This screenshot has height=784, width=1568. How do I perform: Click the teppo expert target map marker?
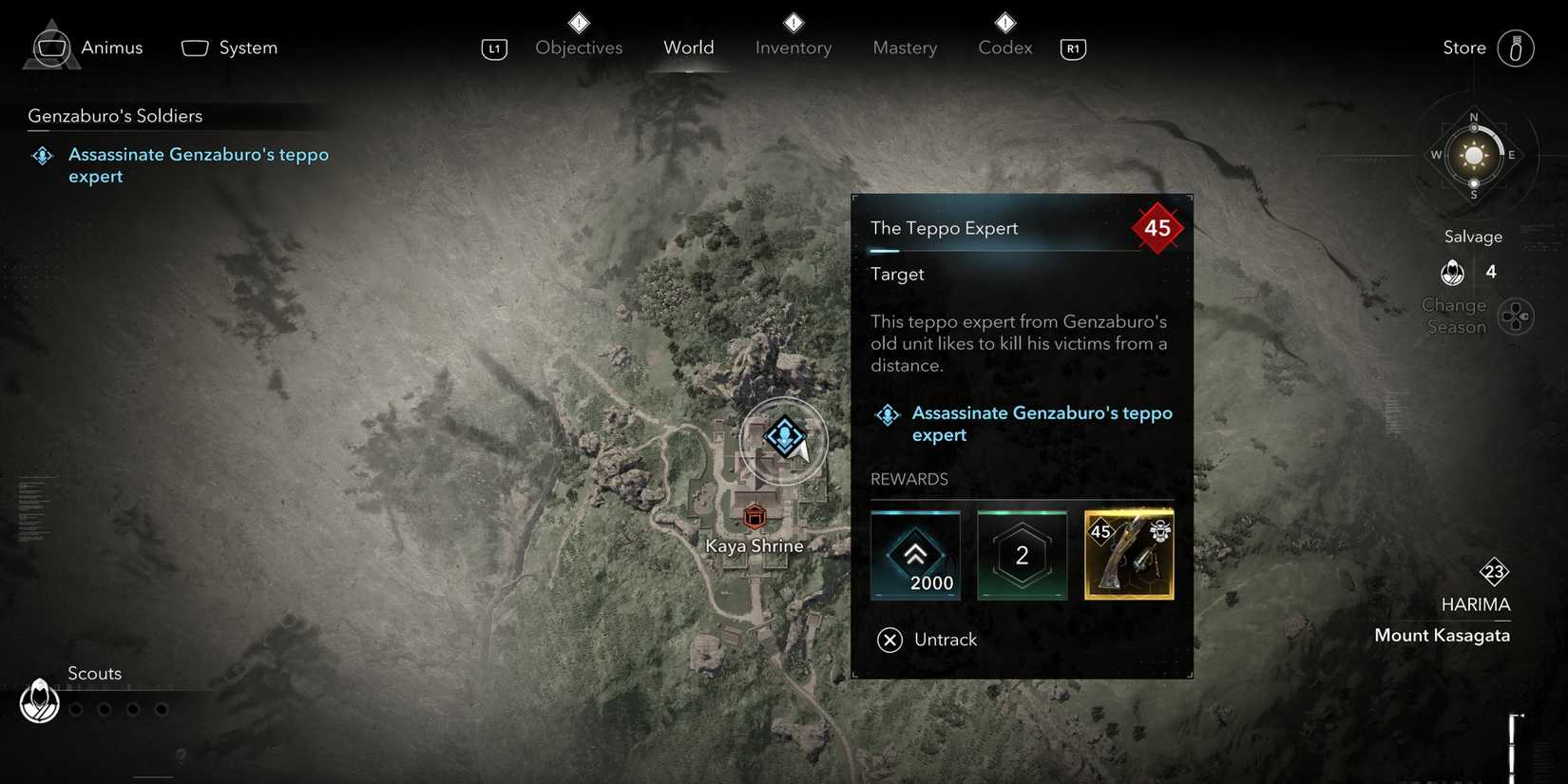(x=784, y=437)
